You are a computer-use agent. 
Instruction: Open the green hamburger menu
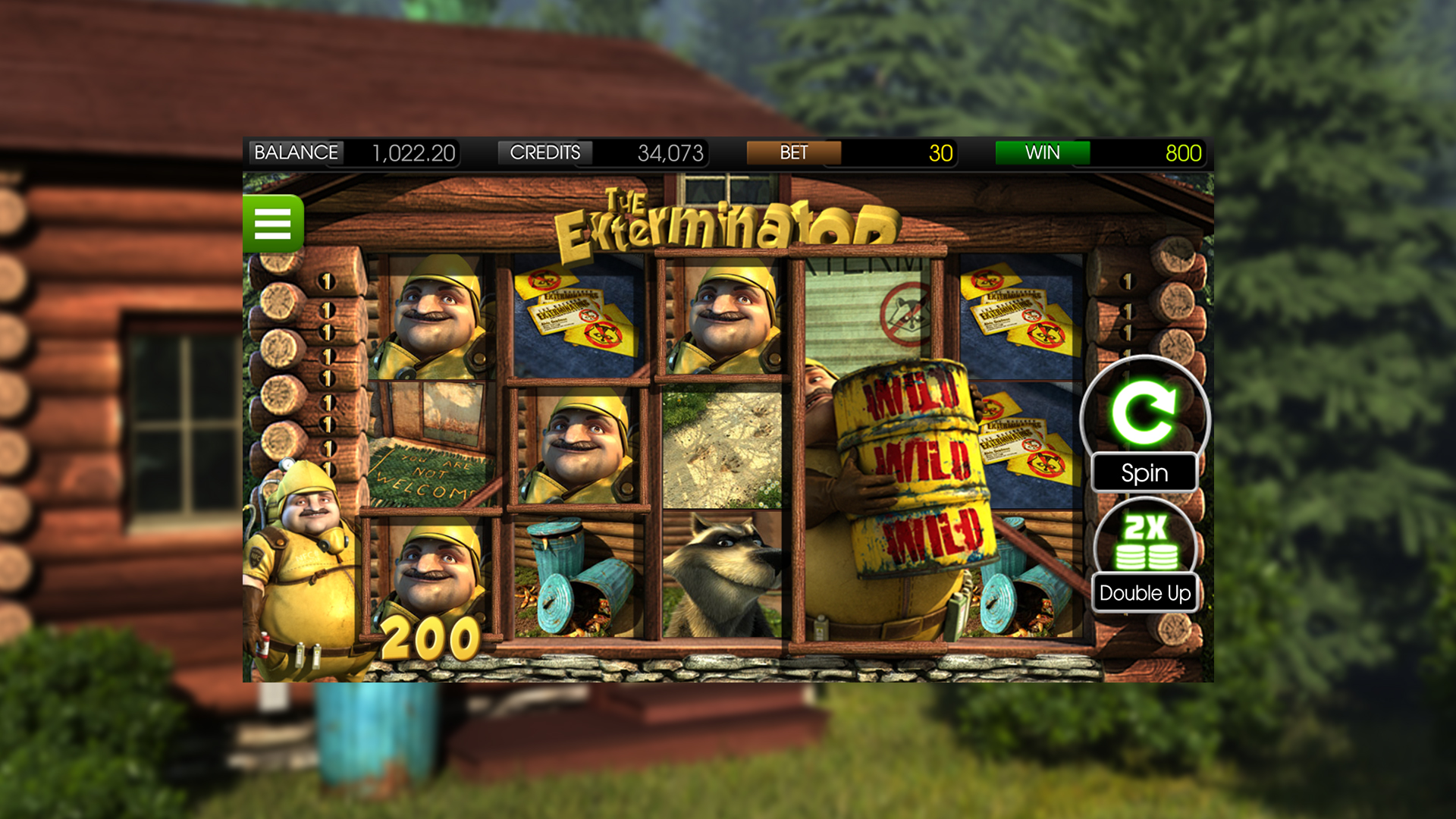(275, 223)
